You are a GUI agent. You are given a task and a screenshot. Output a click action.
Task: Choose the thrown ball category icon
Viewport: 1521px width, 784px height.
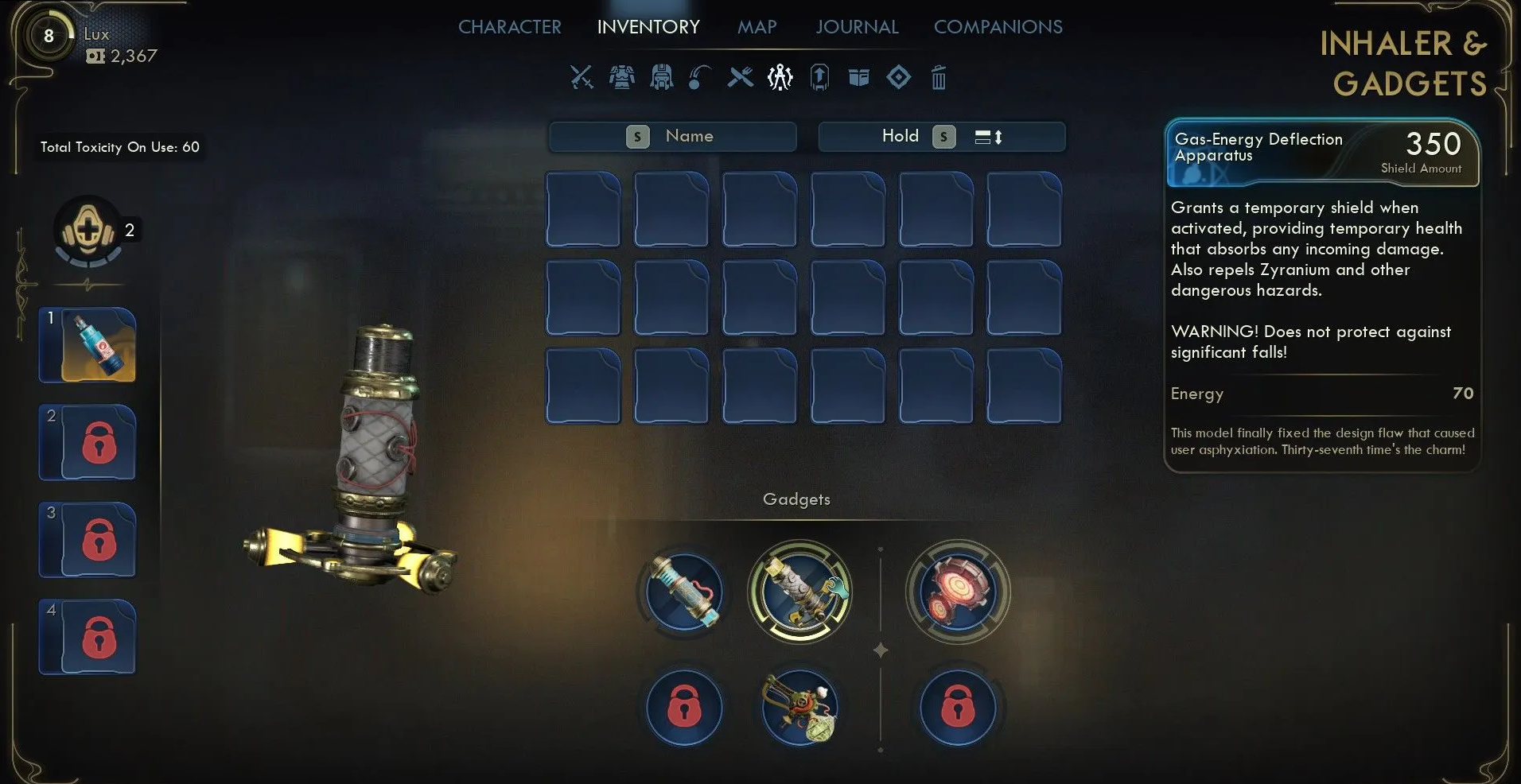[x=699, y=77]
